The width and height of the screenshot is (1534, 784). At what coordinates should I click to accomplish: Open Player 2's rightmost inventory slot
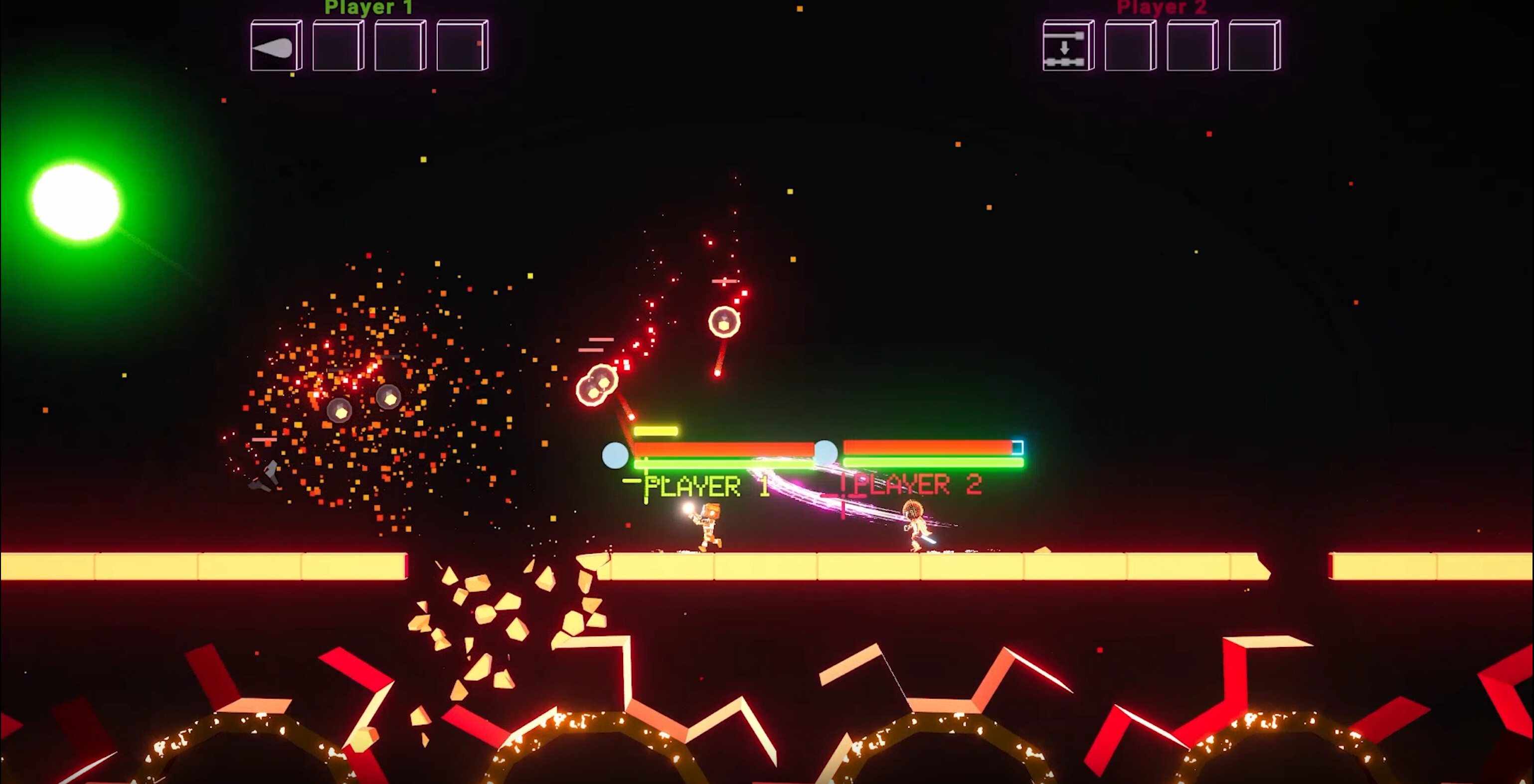[x=1253, y=47]
